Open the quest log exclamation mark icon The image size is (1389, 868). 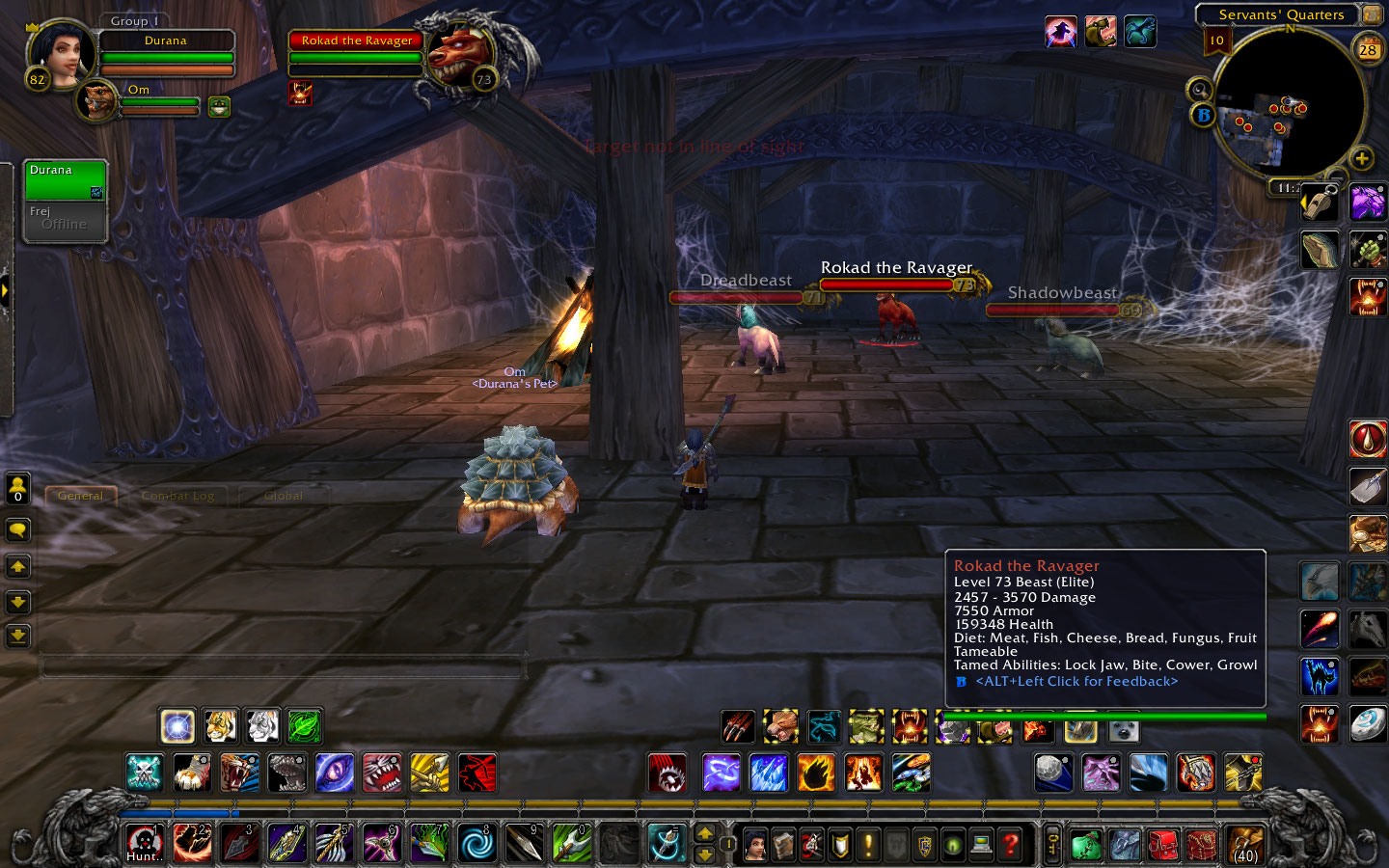click(x=866, y=846)
